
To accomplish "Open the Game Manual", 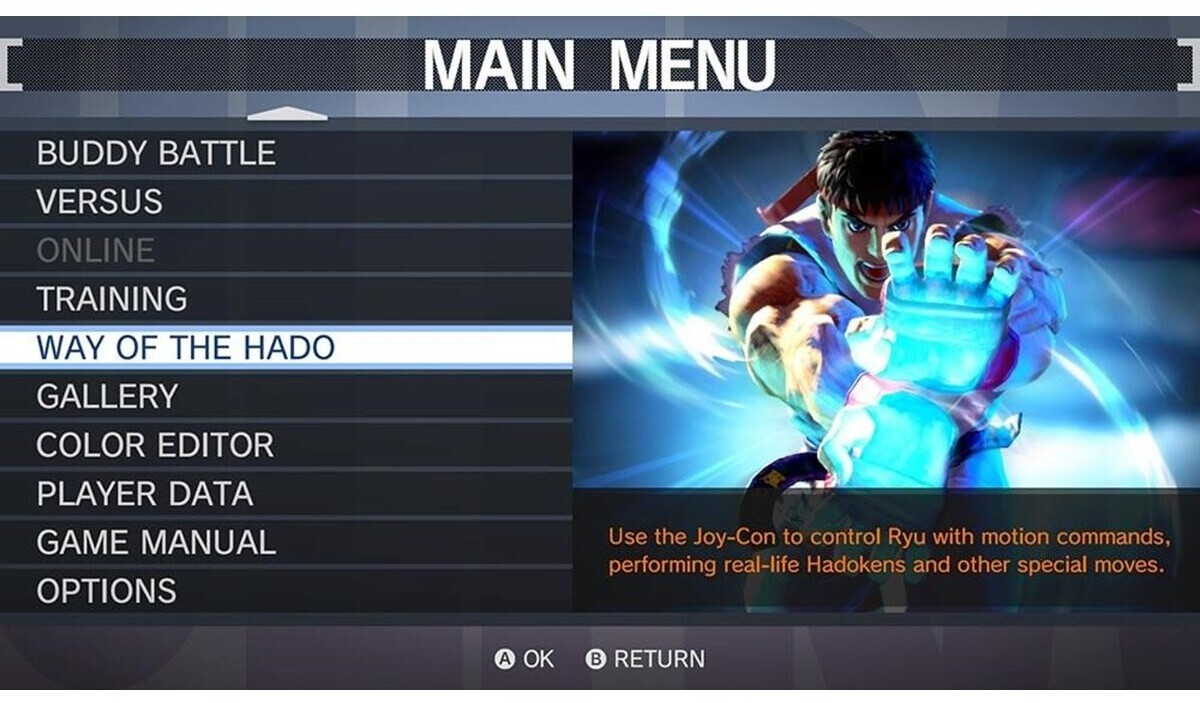I will pos(156,543).
